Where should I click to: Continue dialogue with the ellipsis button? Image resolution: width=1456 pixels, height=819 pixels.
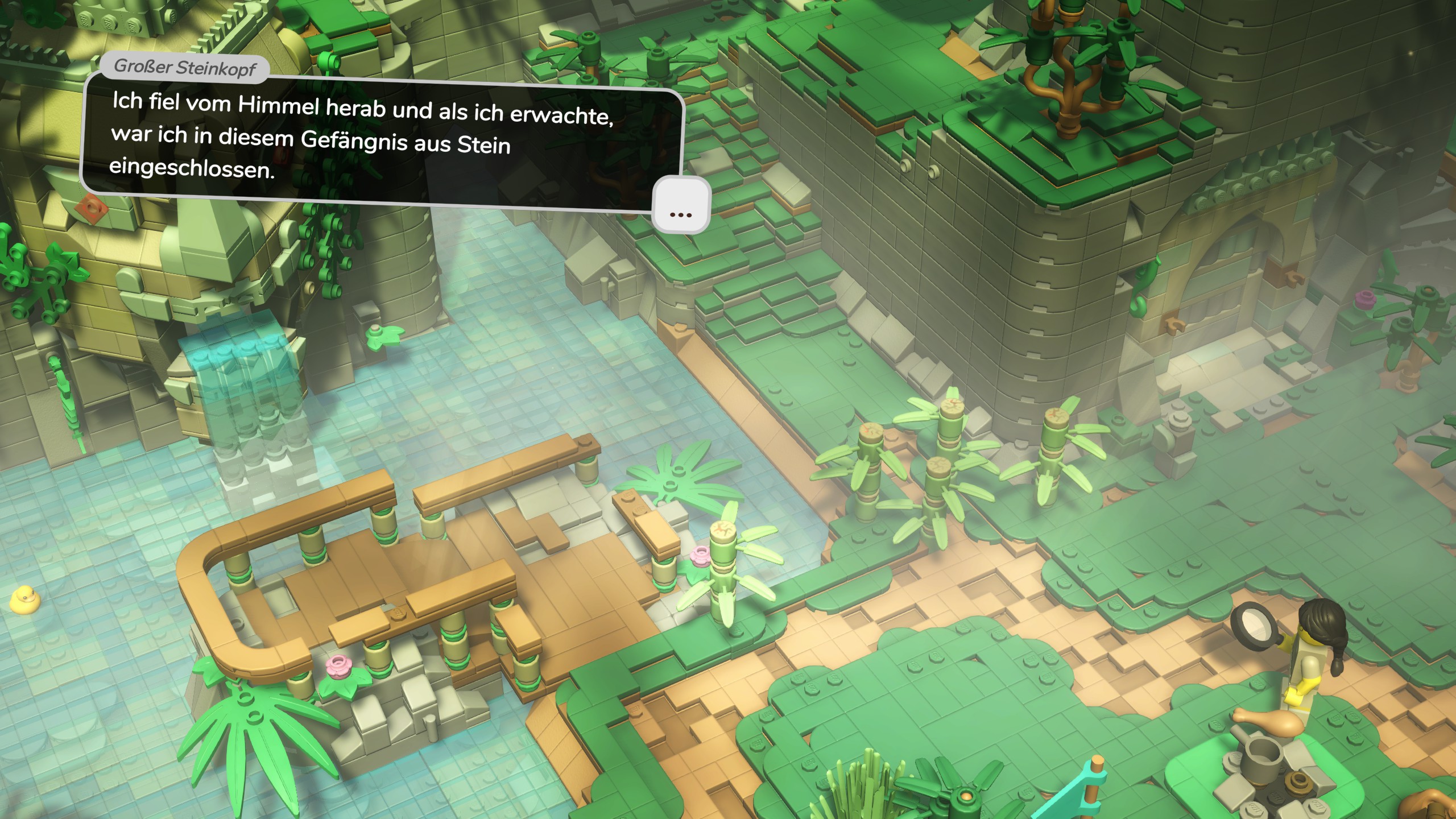[681, 206]
